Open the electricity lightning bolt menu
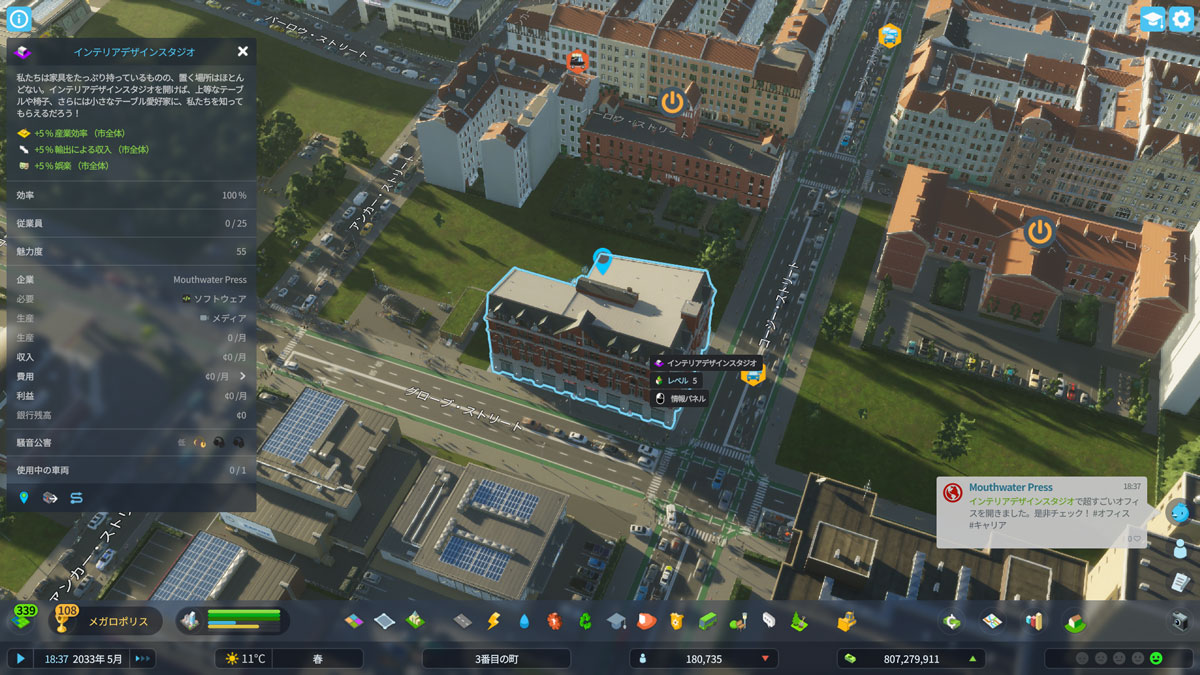1200x675 pixels. click(493, 621)
